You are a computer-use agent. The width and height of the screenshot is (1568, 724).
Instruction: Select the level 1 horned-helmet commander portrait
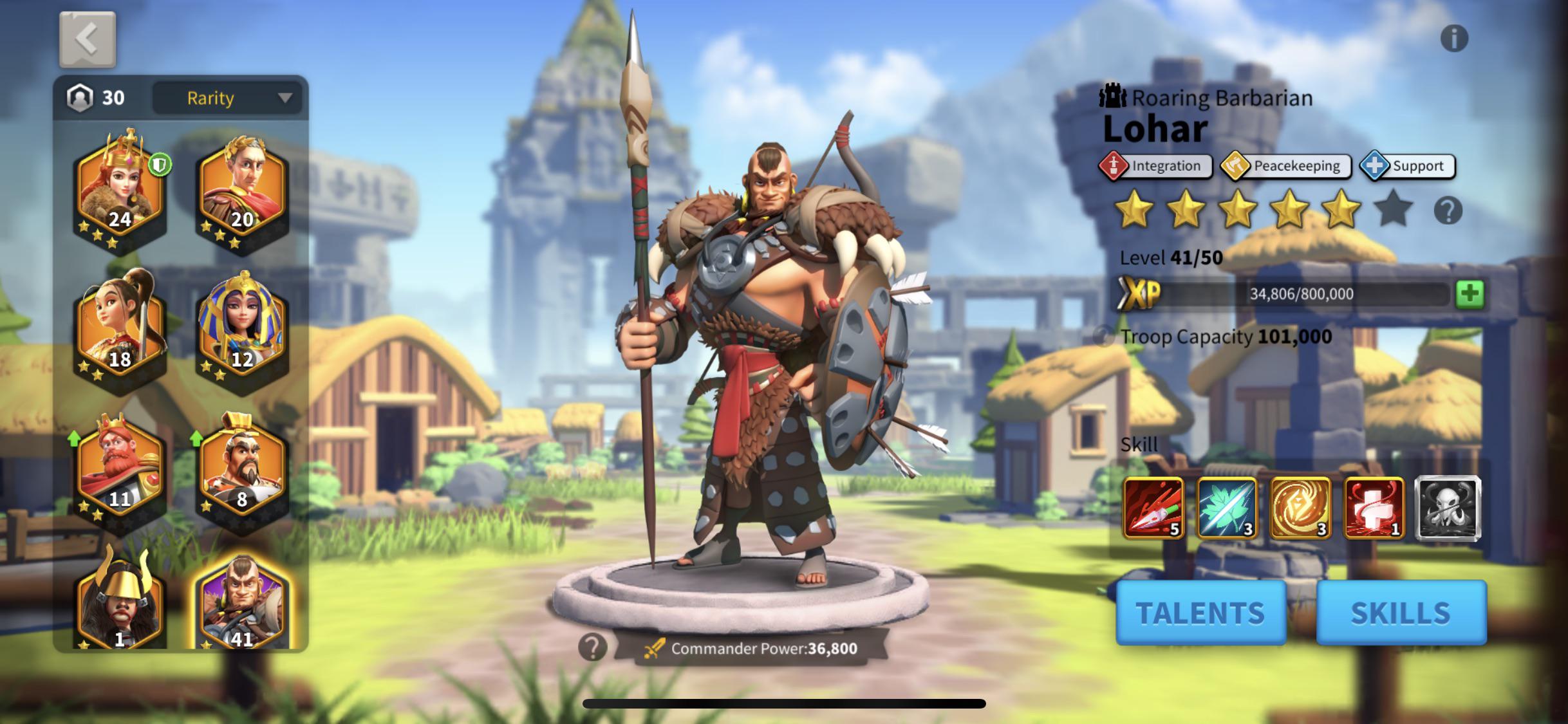[120, 605]
